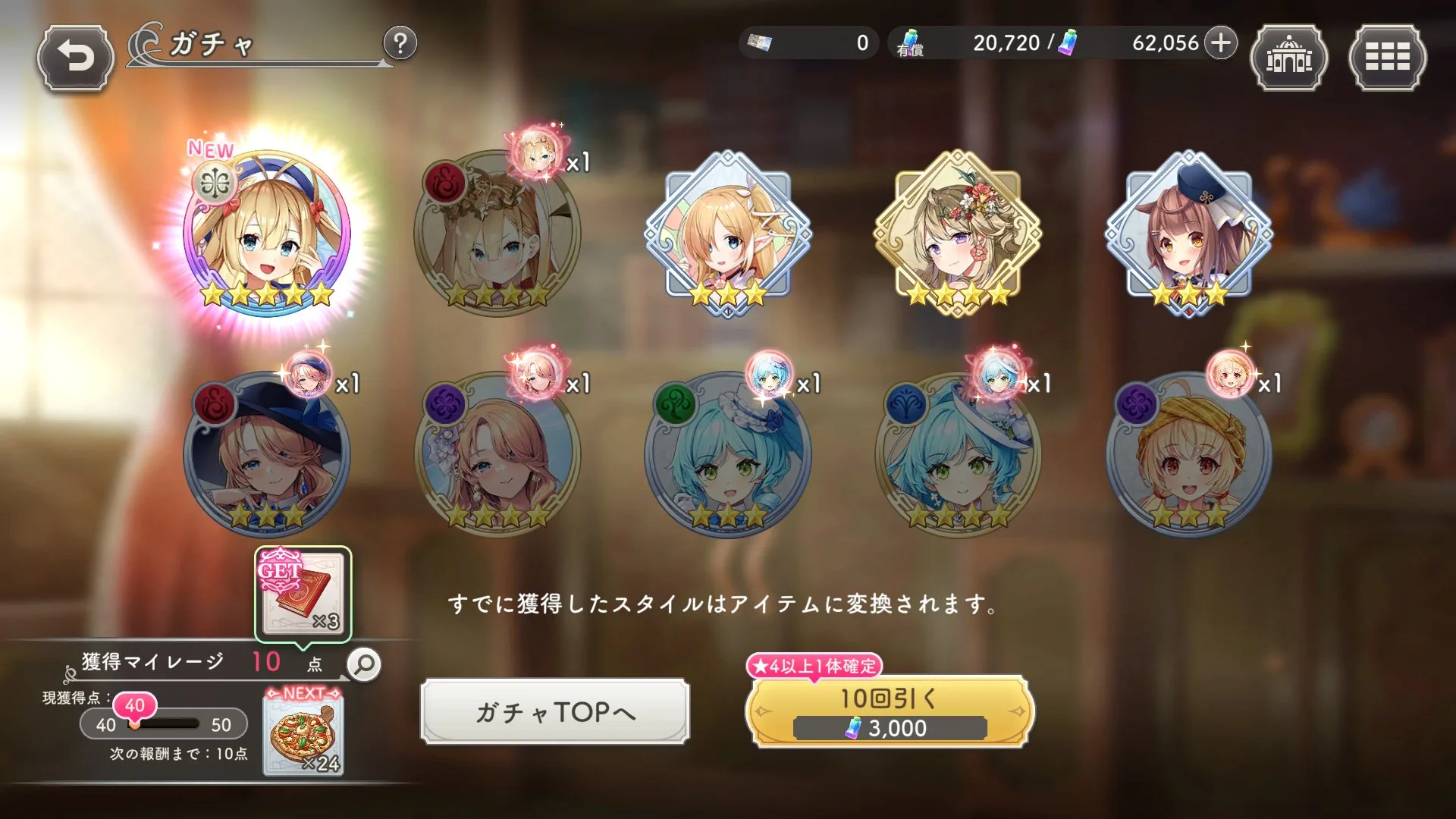Return to Gacha TOP
The height and width of the screenshot is (819, 1456).
(x=555, y=711)
